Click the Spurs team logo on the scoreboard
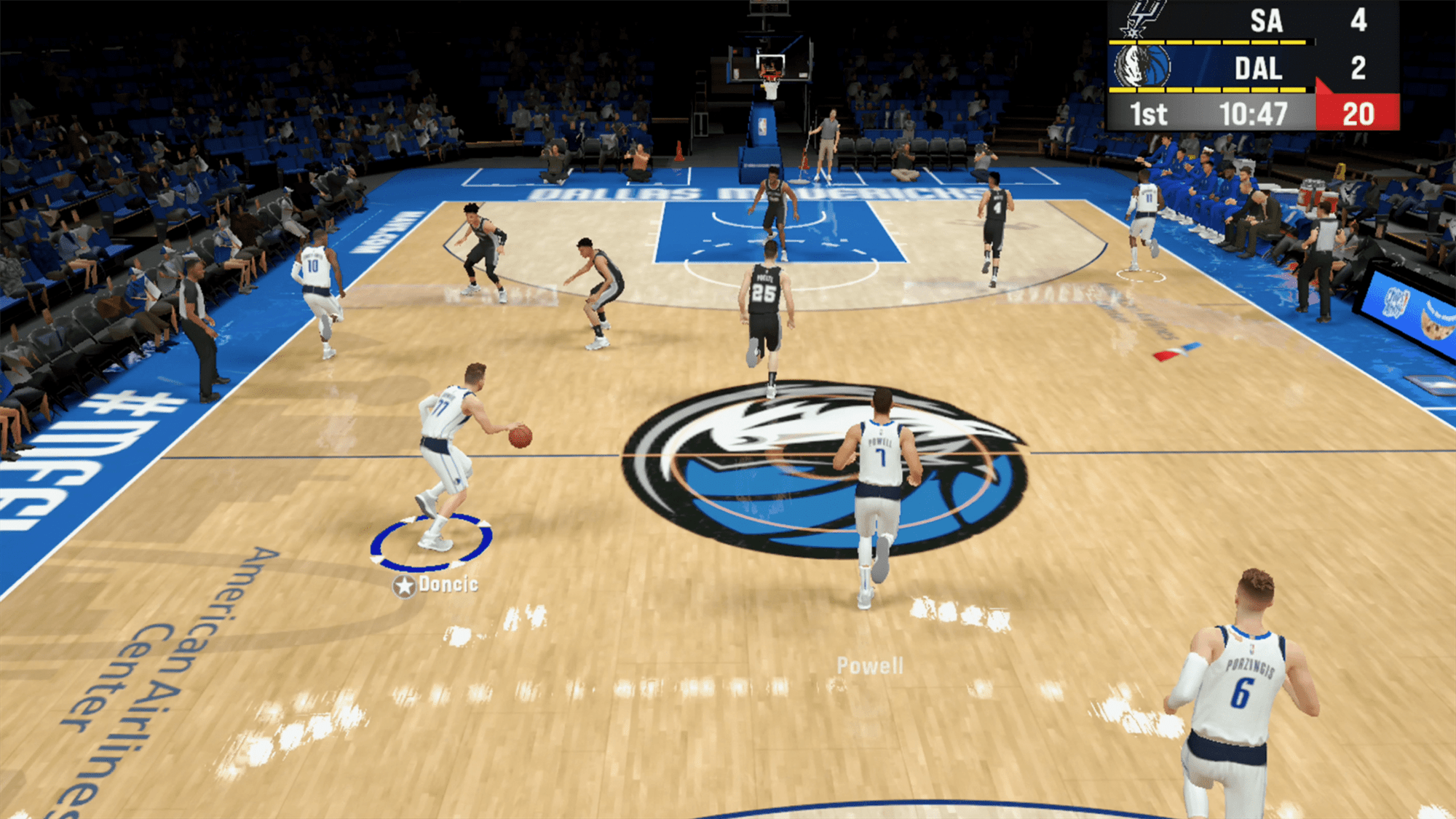This screenshot has height=819, width=1456. tap(1143, 19)
